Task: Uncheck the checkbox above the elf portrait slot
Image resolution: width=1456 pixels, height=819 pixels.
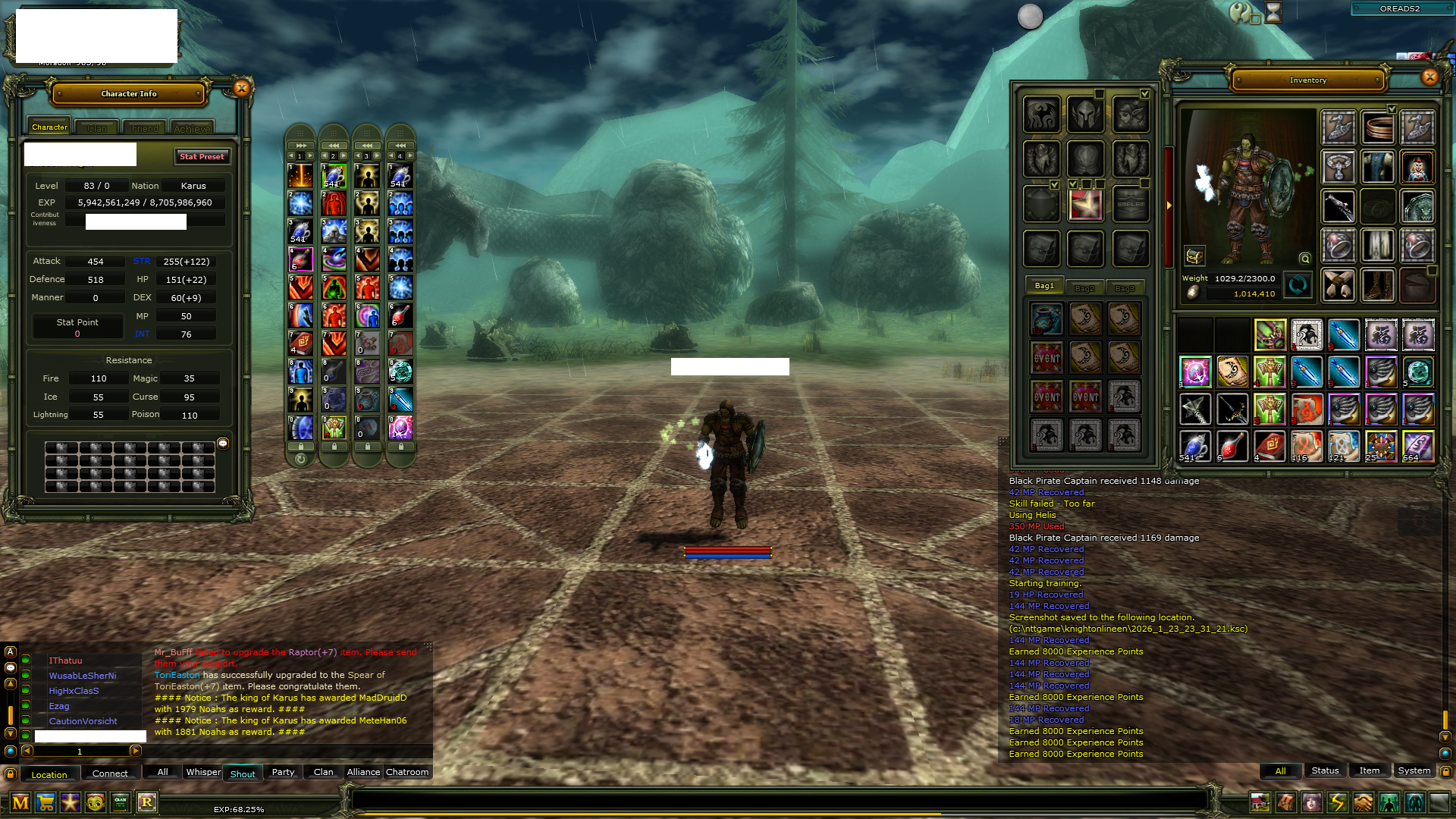Action: tap(1145, 94)
